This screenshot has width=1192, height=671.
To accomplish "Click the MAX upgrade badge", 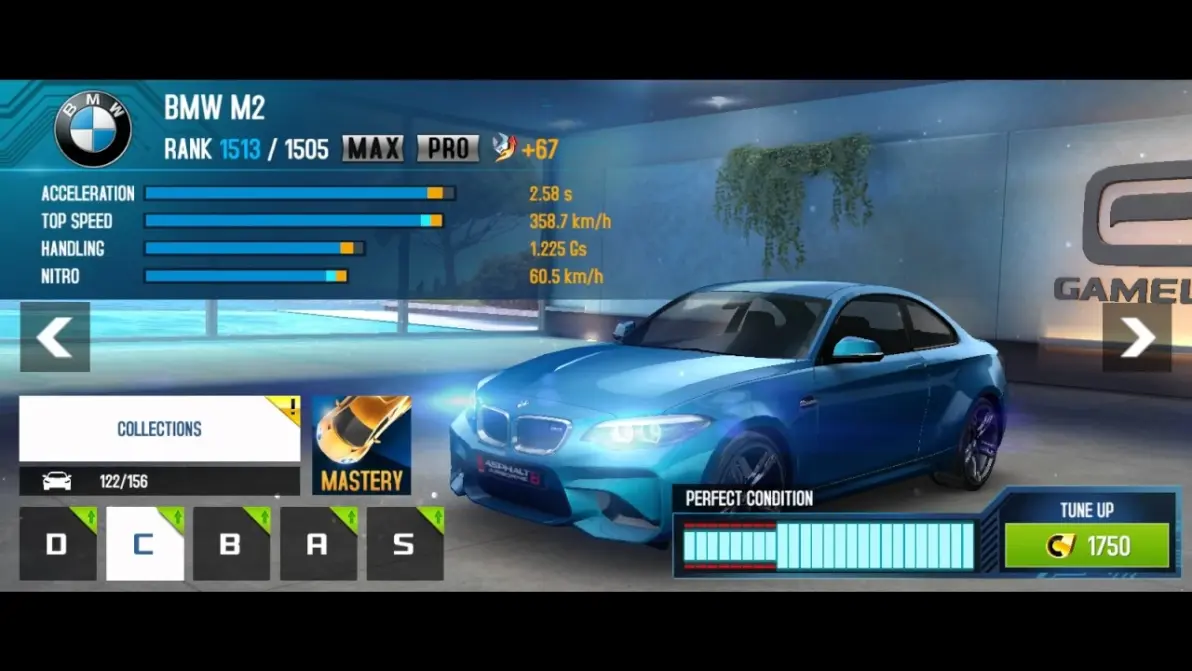I will tap(373, 149).
